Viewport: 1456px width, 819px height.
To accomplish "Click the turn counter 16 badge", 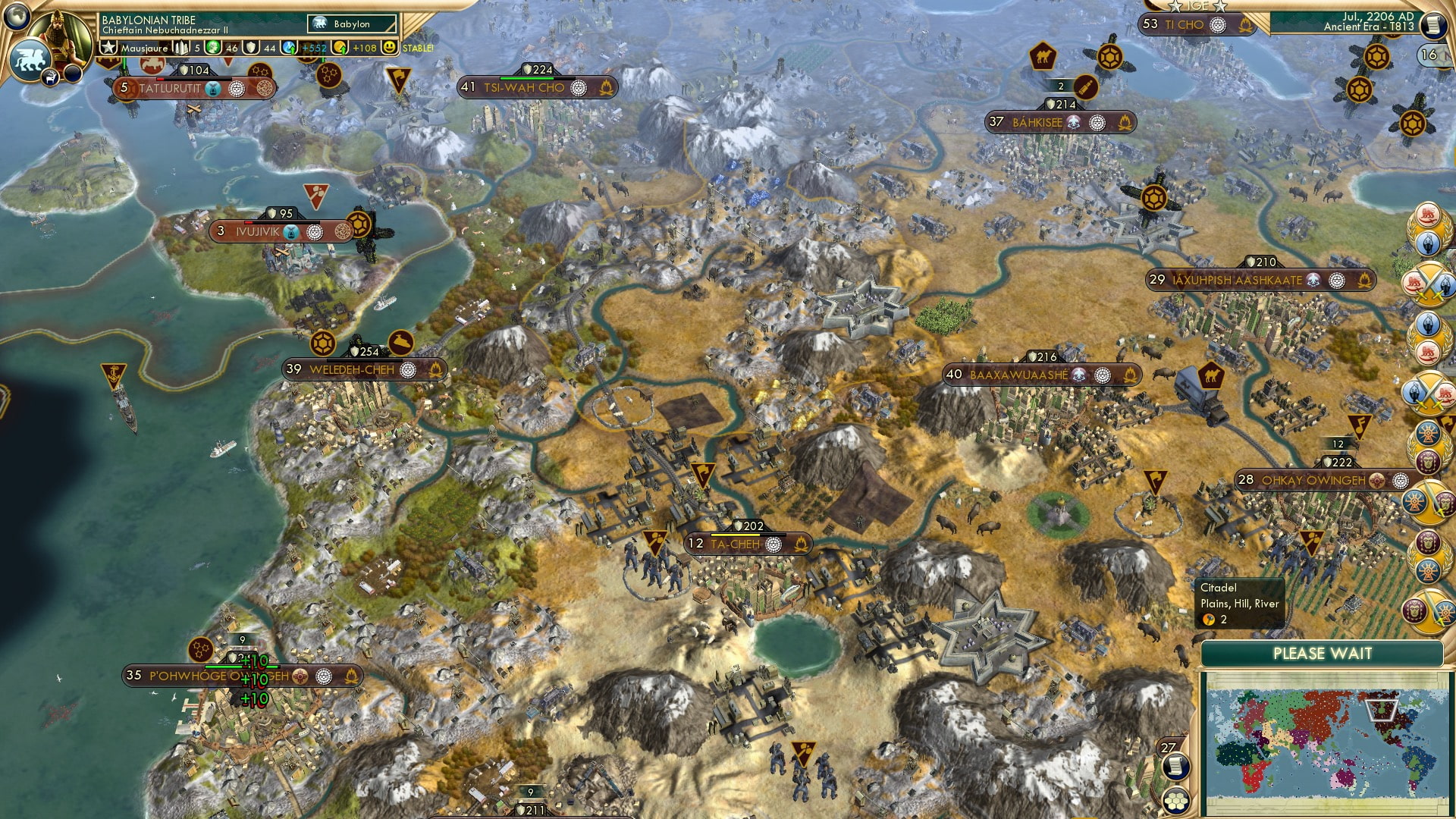I will 1429,55.
